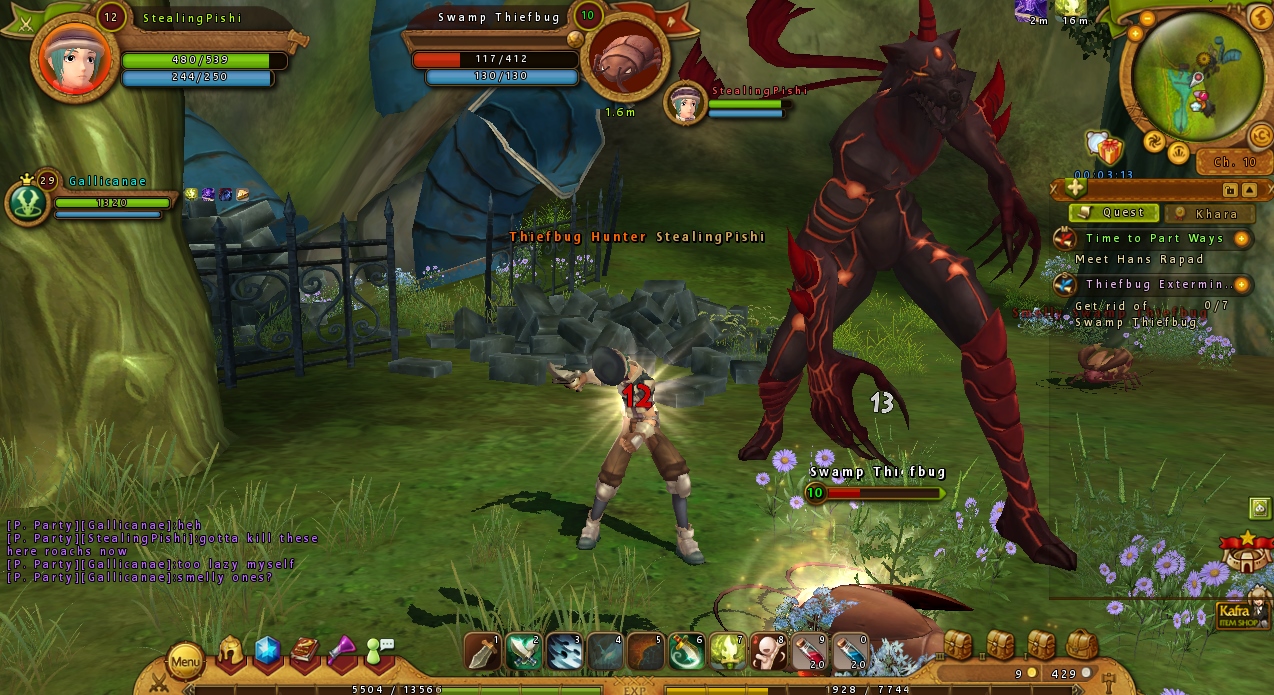Collapse the quest tracker with the arrow button
The height and width of the screenshot is (695, 1274).
pyautogui.click(x=1249, y=190)
